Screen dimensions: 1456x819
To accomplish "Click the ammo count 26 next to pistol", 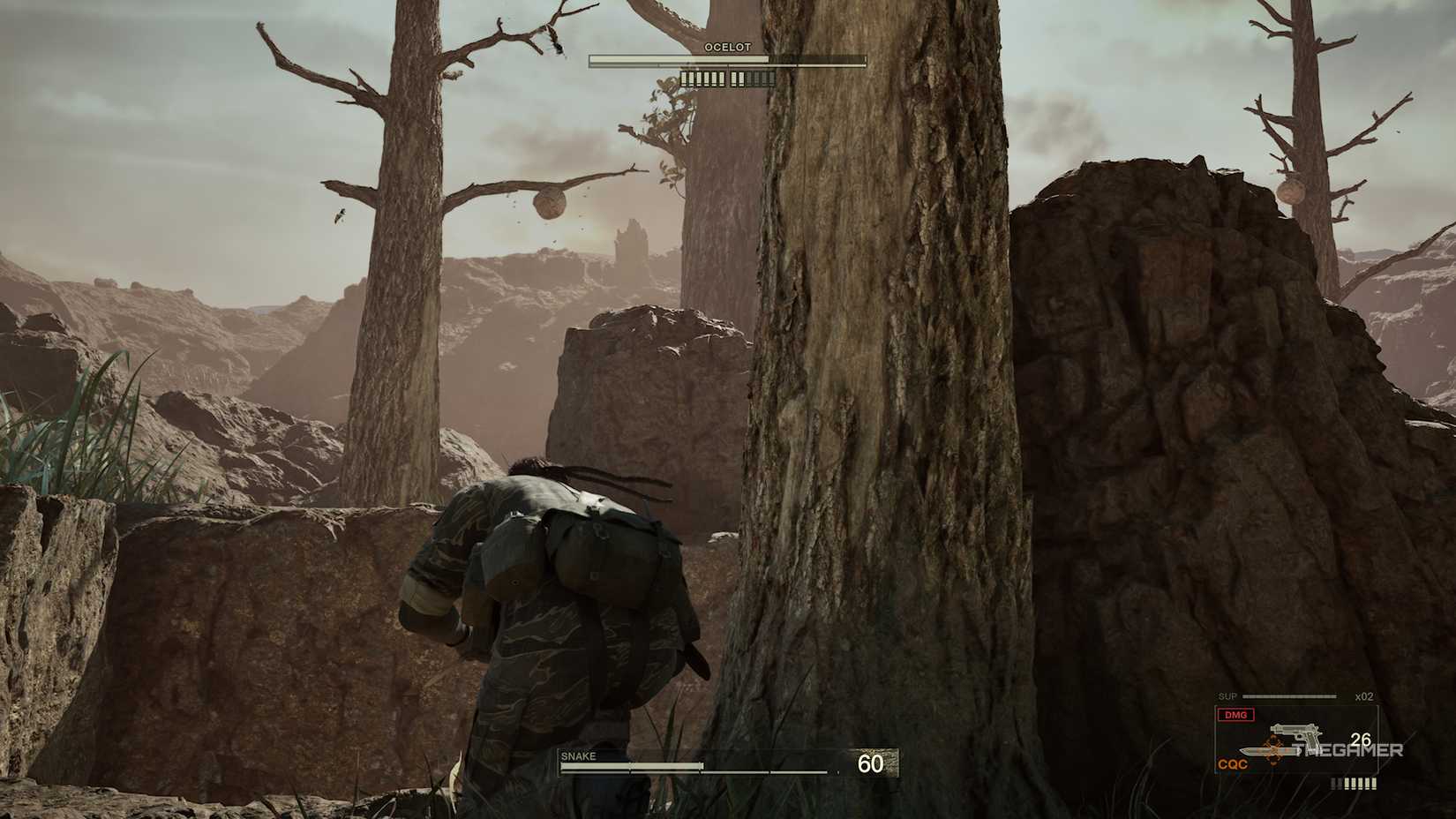I will coord(1361,740).
